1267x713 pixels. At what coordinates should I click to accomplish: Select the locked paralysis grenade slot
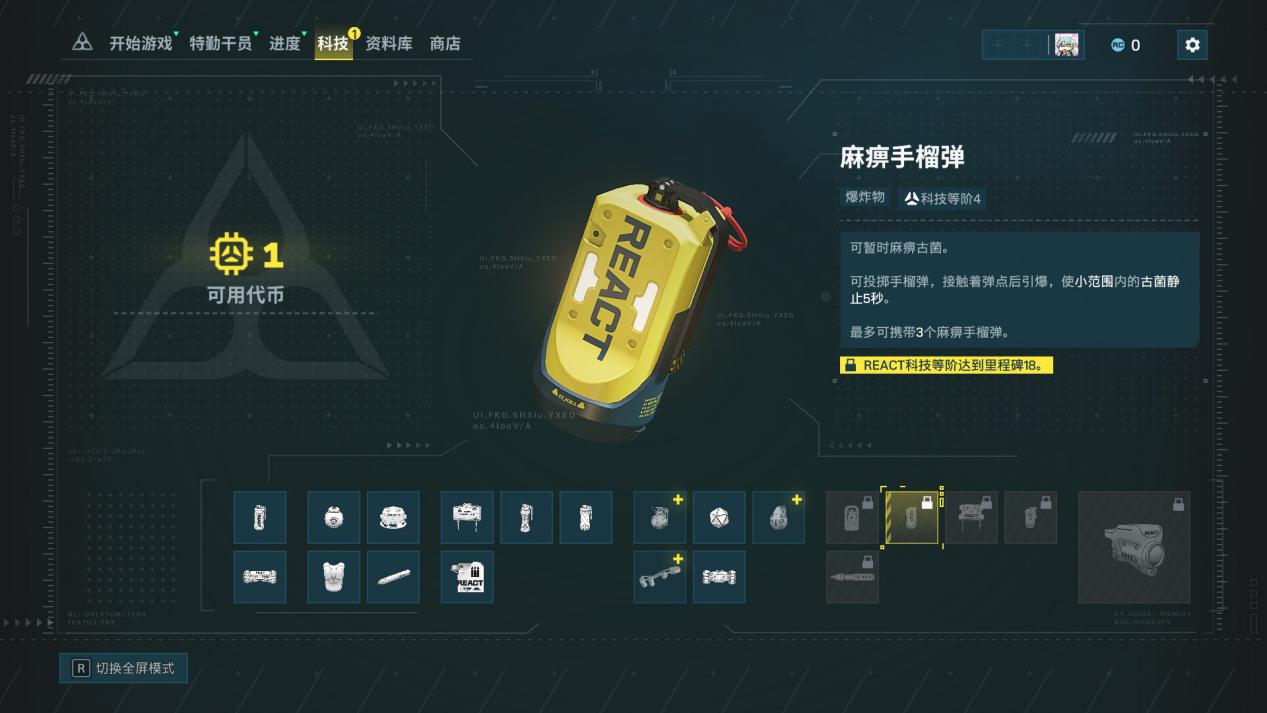[912, 518]
